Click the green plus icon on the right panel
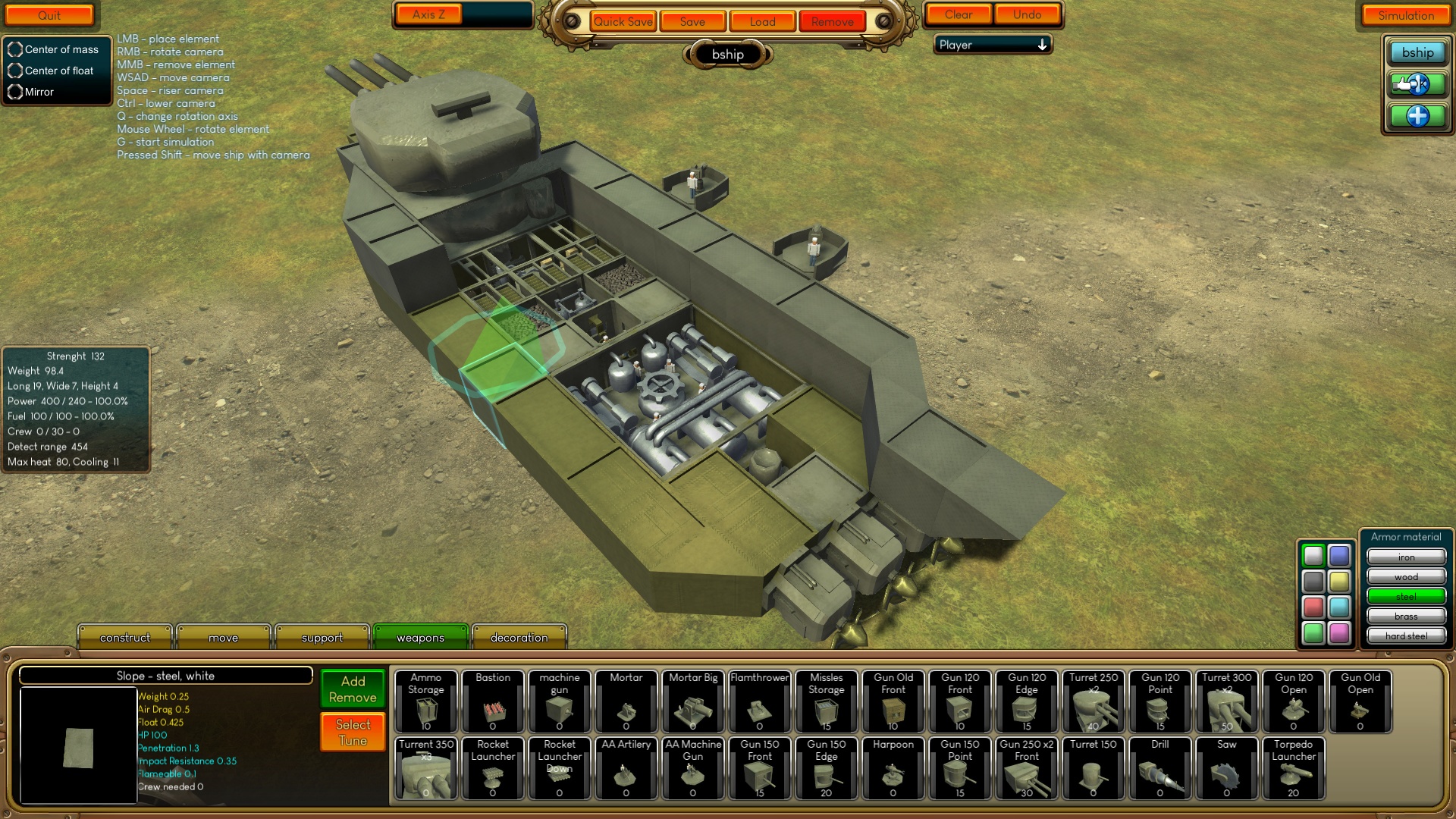The image size is (1456, 819). [1417, 116]
